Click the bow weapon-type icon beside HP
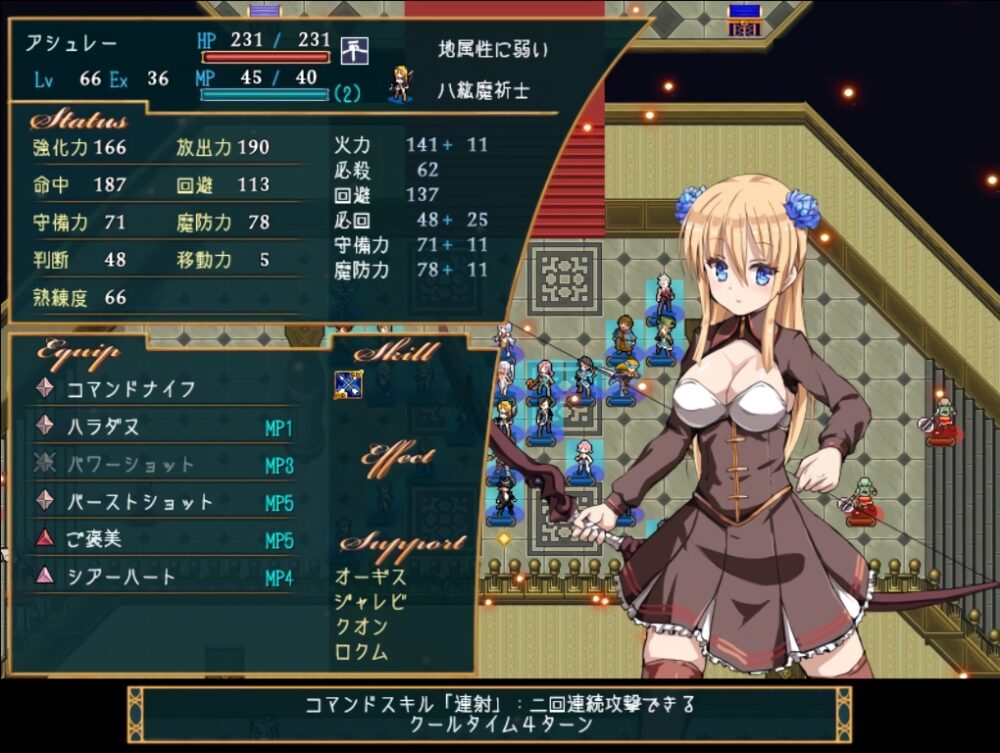This screenshot has width=1000, height=753. pyautogui.click(x=354, y=48)
